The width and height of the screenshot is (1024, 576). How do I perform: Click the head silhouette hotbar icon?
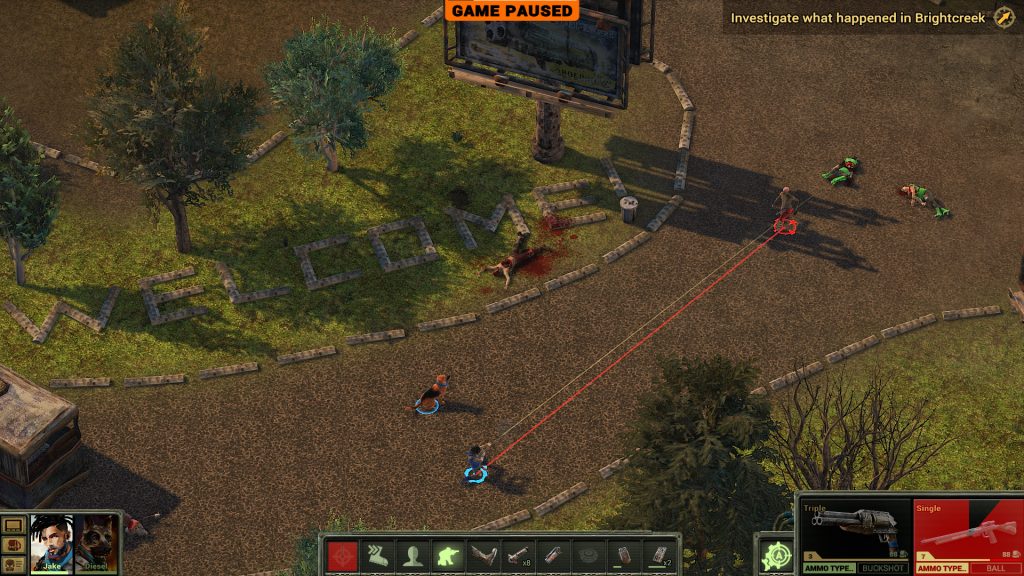coord(412,555)
